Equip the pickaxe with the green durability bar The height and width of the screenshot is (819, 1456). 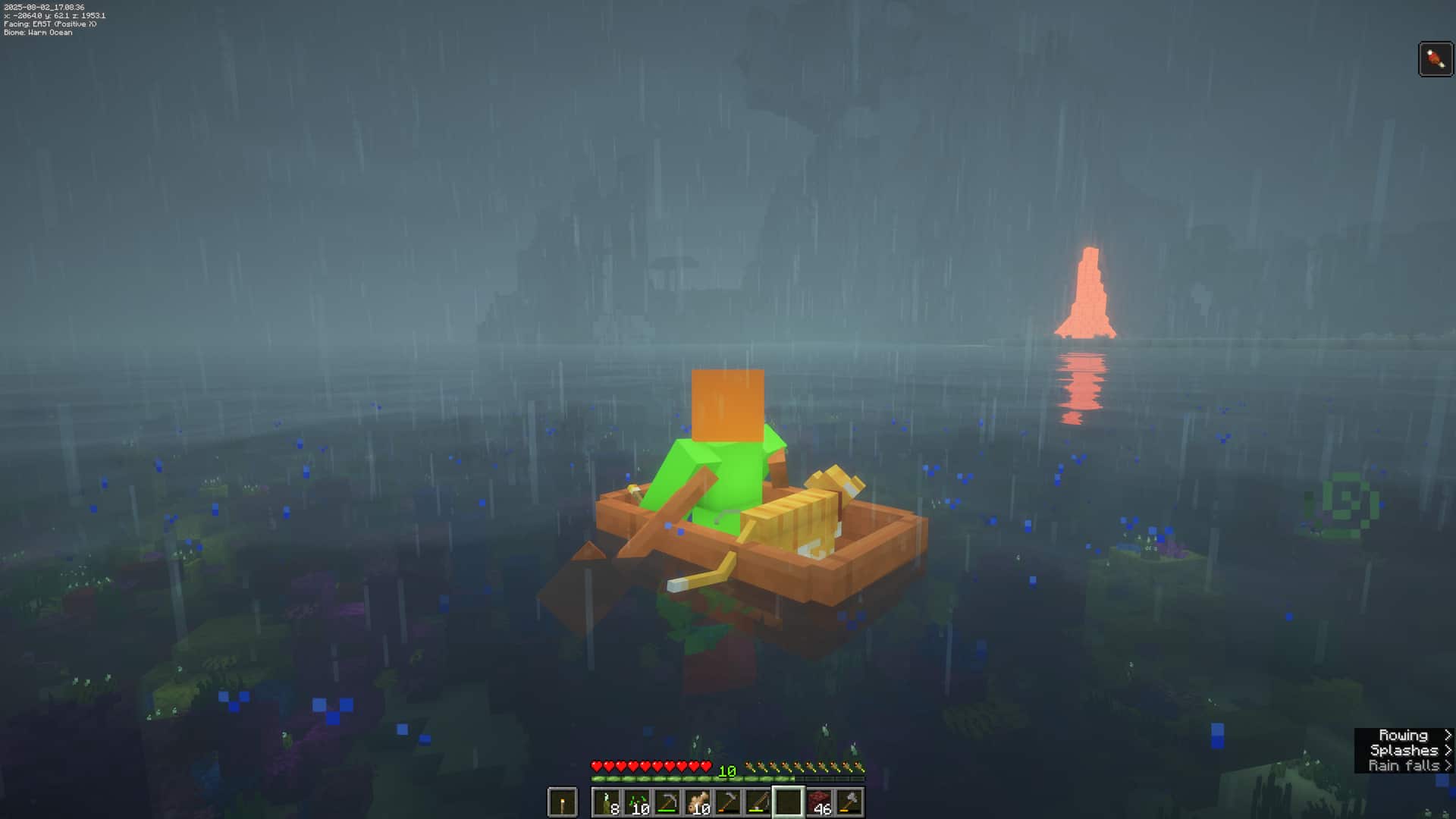(667, 802)
